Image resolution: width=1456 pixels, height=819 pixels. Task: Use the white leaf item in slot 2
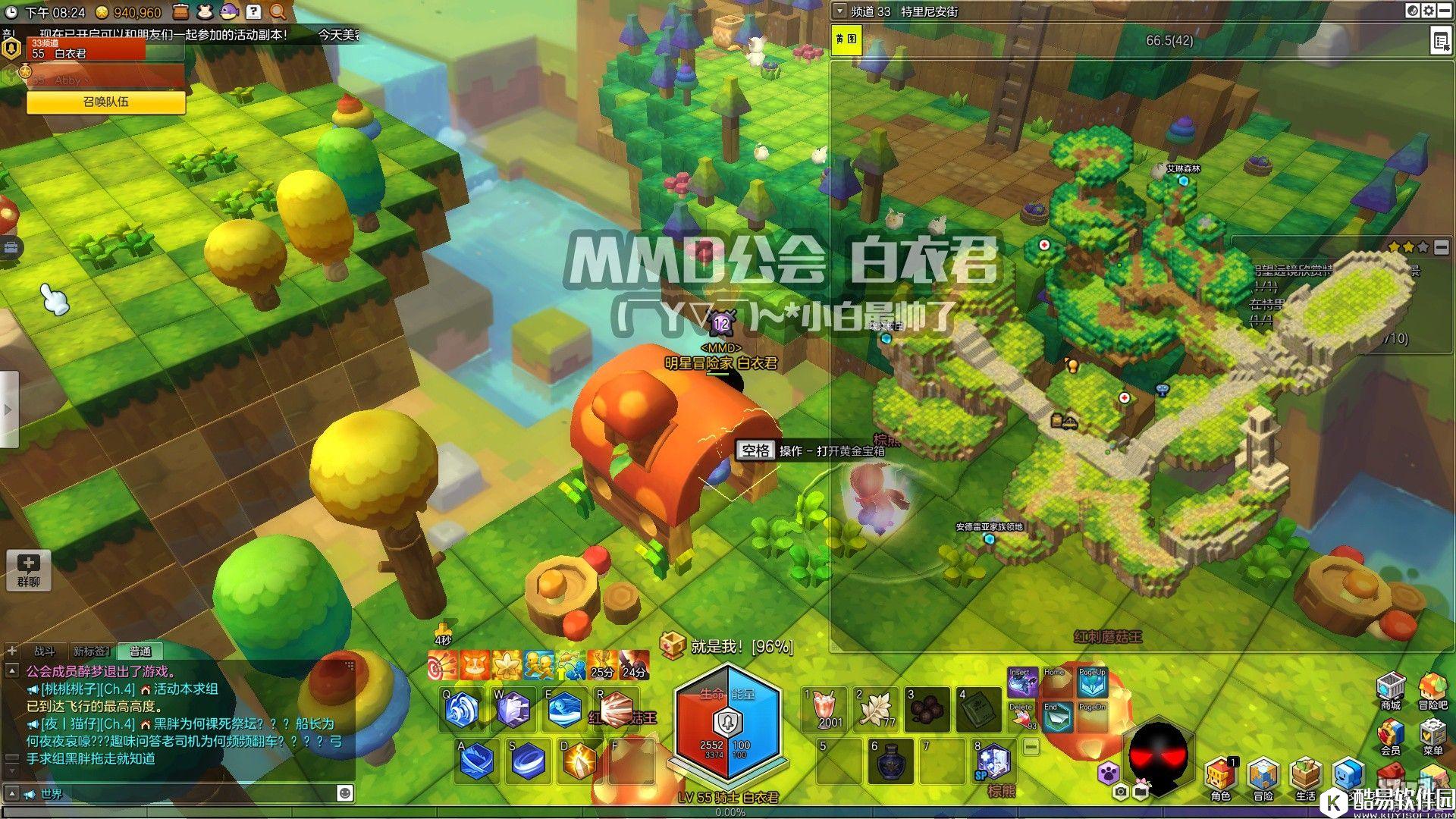(877, 708)
